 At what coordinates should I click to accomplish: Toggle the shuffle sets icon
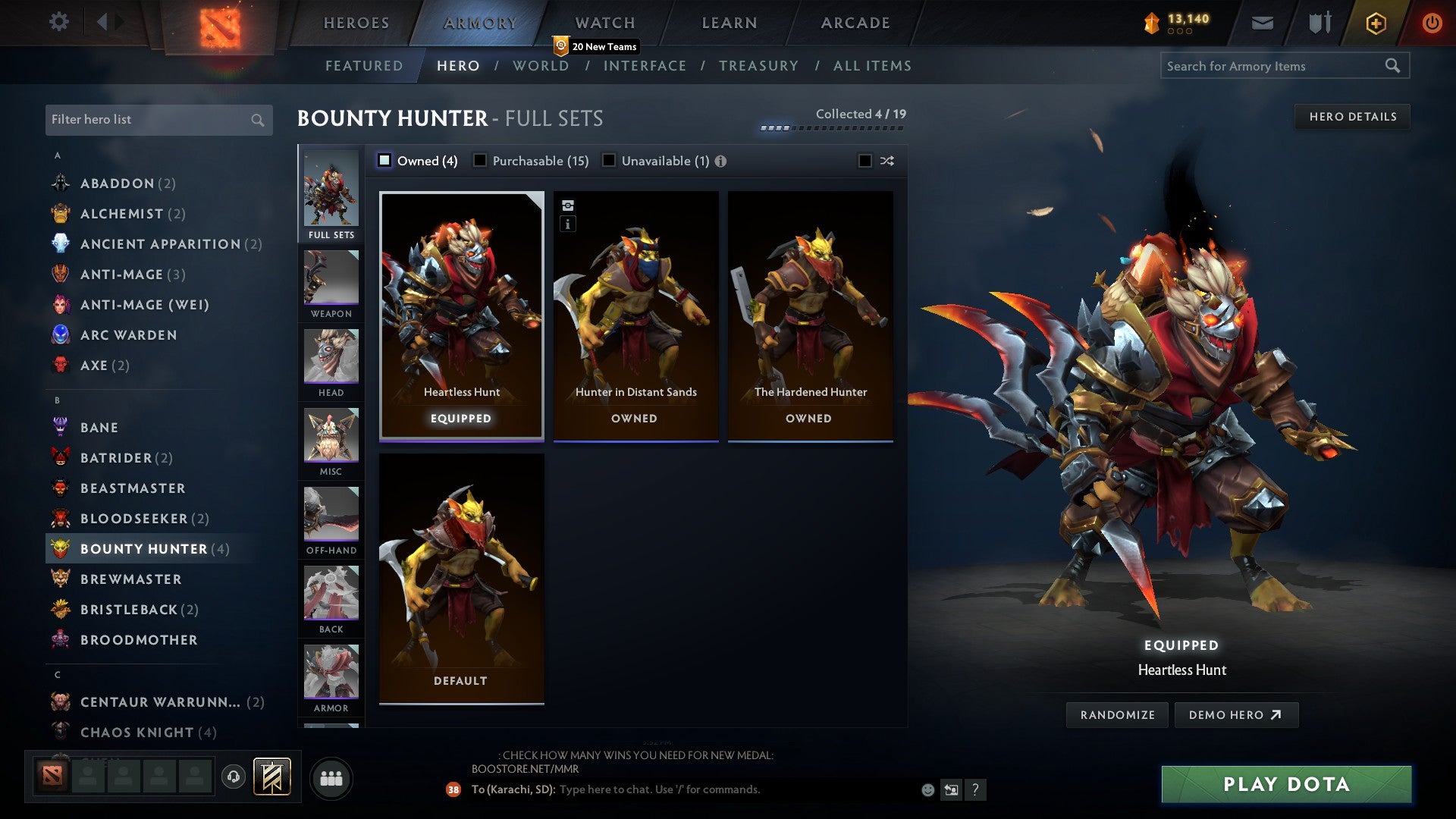(886, 161)
